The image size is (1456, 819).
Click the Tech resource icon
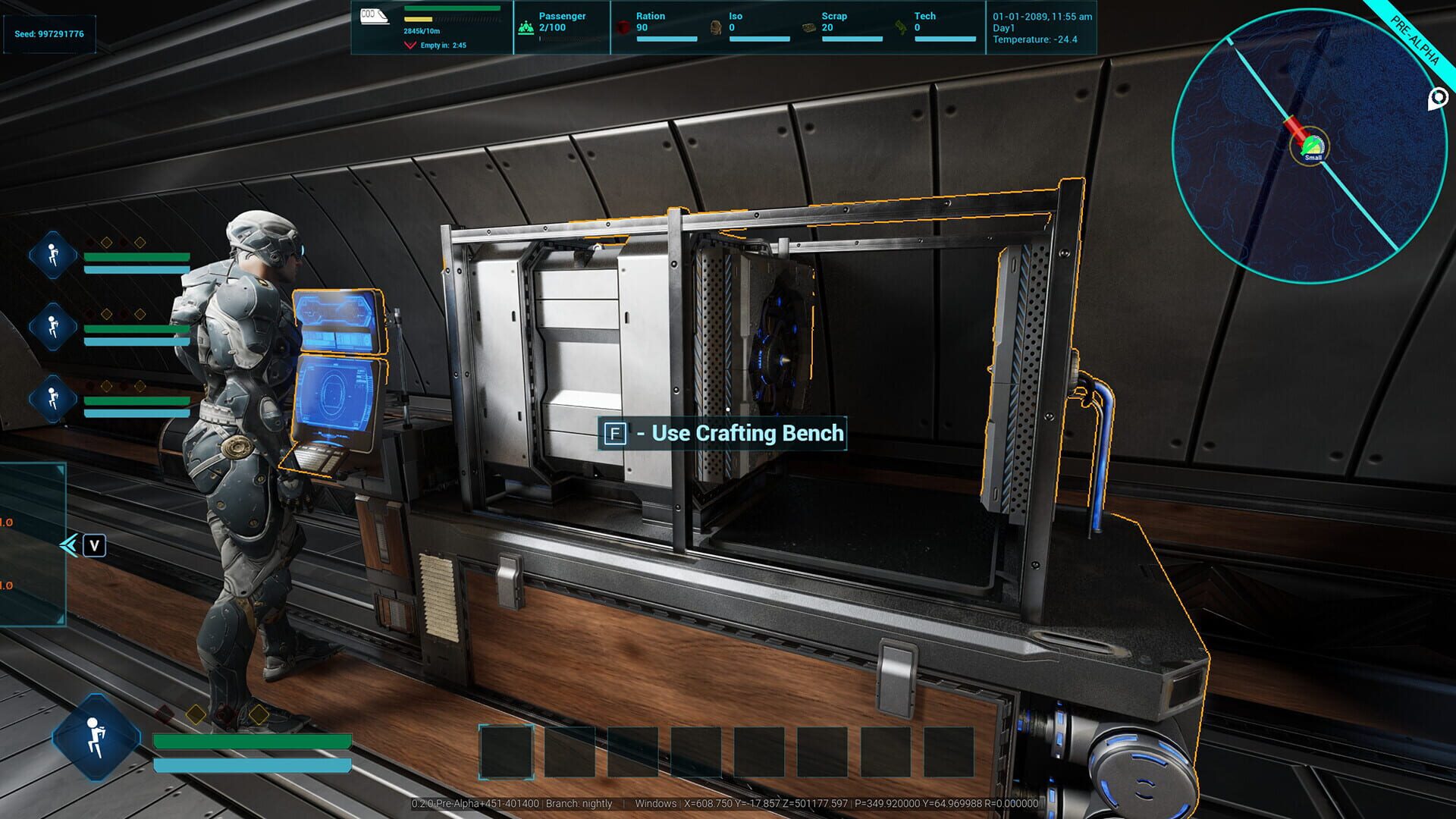[x=899, y=27]
